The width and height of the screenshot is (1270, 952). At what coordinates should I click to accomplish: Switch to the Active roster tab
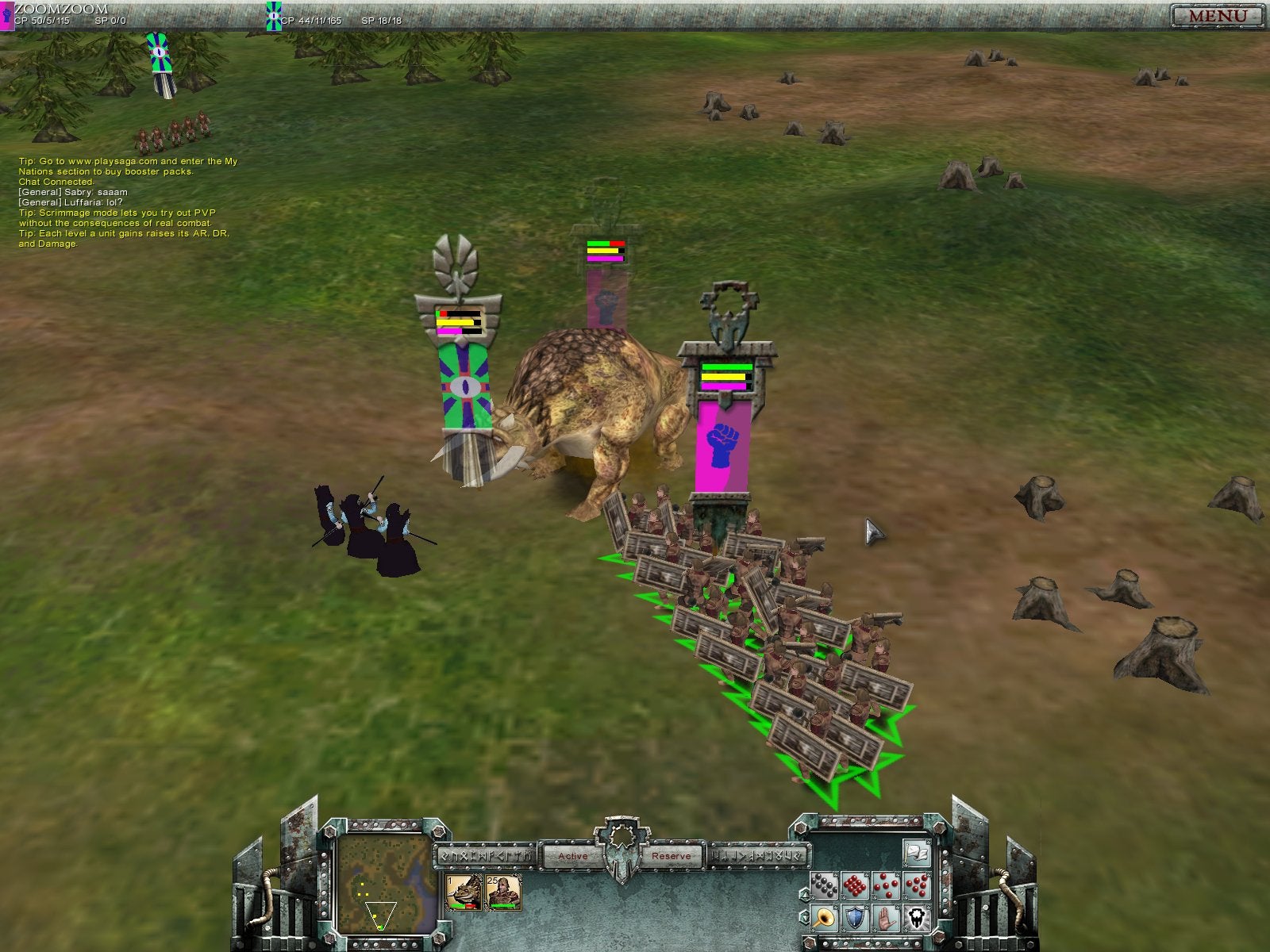tap(573, 856)
